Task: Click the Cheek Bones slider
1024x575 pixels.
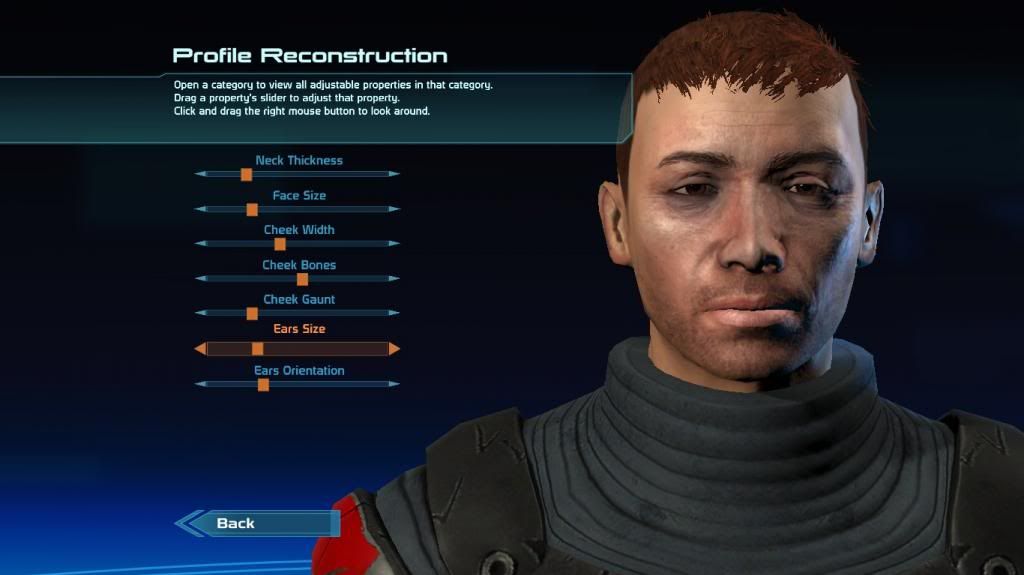Action: 302,279
